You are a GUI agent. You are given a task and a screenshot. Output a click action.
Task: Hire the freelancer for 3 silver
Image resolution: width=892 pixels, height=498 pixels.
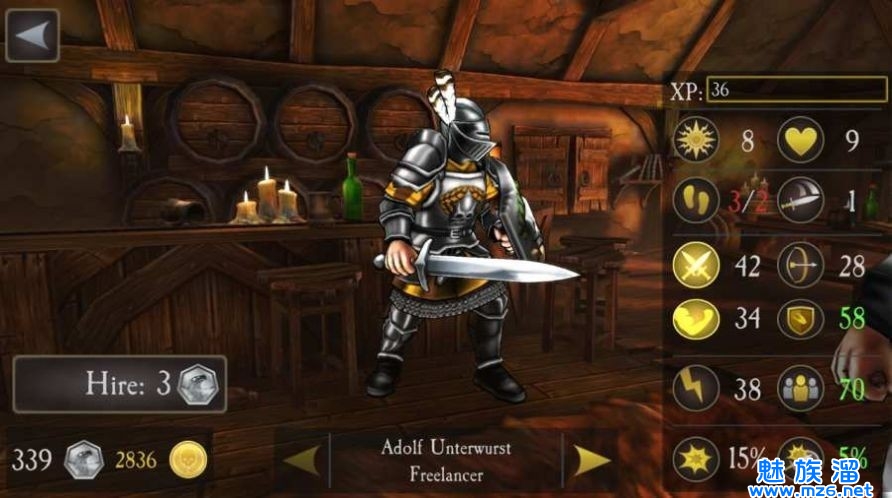[x=120, y=385]
